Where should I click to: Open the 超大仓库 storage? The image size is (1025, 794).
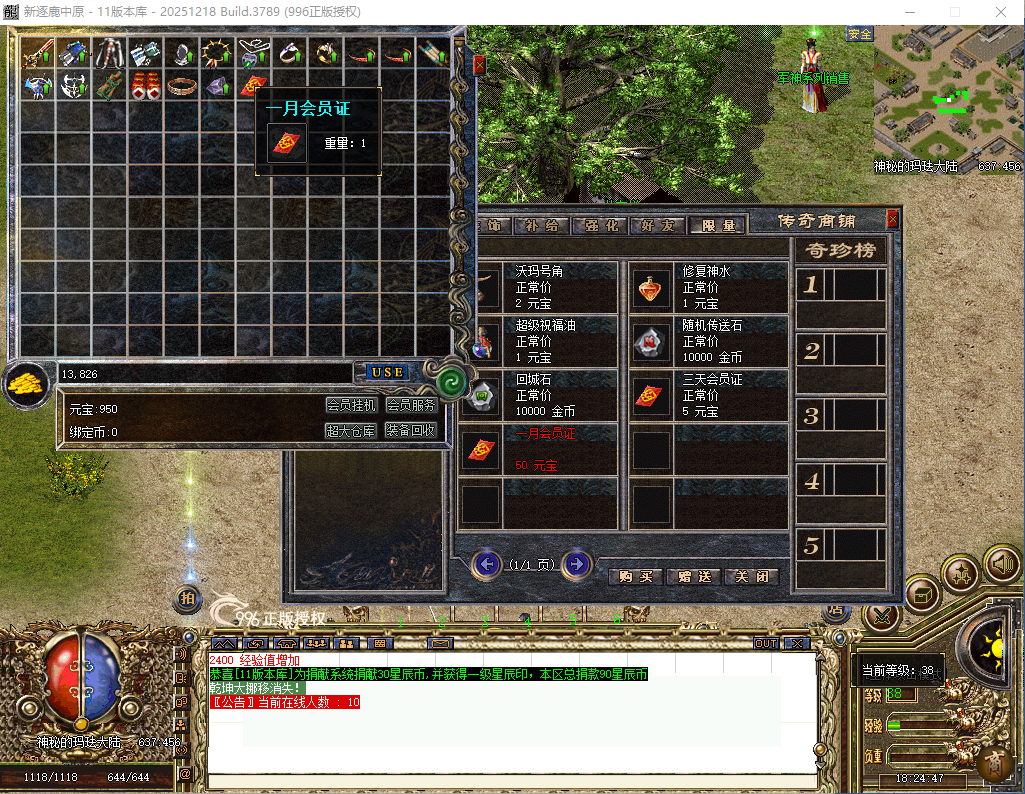[x=352, y=431]
